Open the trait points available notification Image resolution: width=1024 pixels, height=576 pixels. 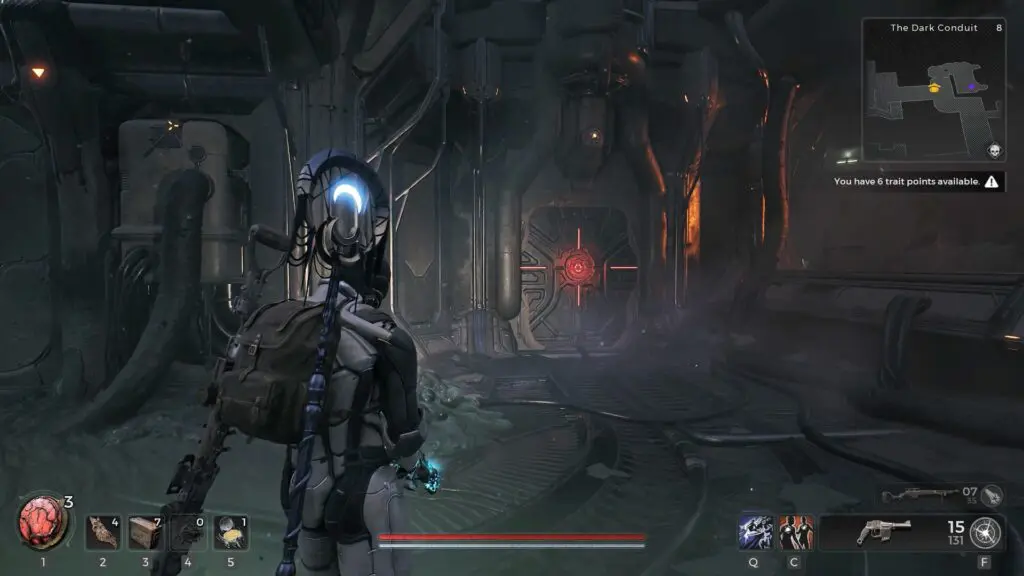920,182
